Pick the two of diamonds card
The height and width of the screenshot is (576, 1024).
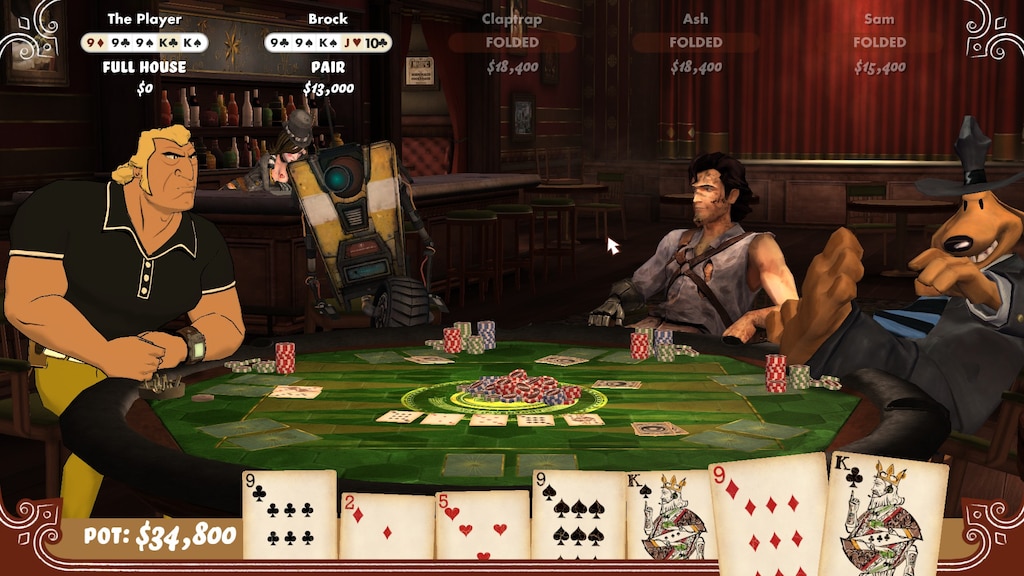click(386, 525)
